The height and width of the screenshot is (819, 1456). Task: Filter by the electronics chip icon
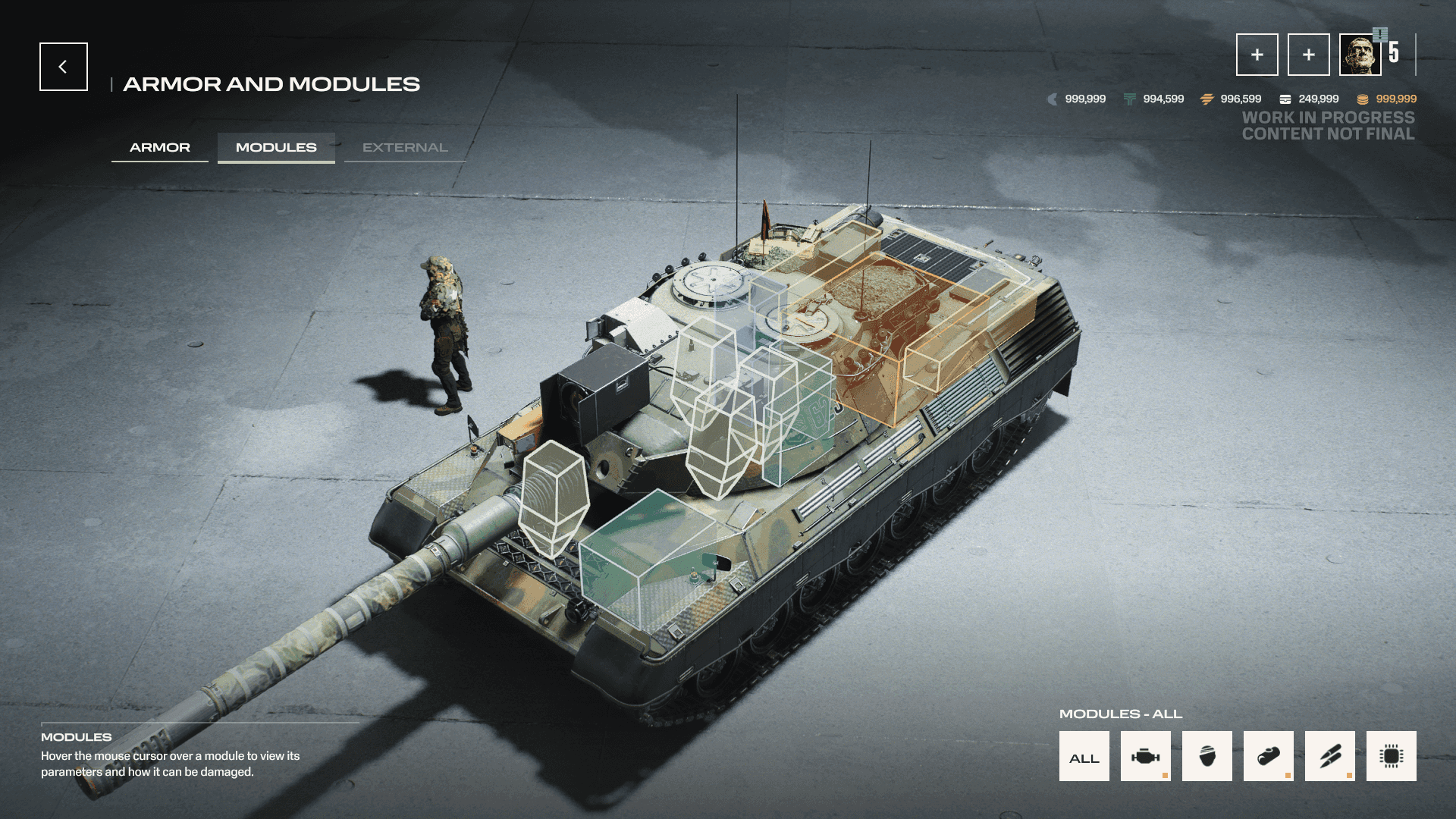tap(1391, 756)
